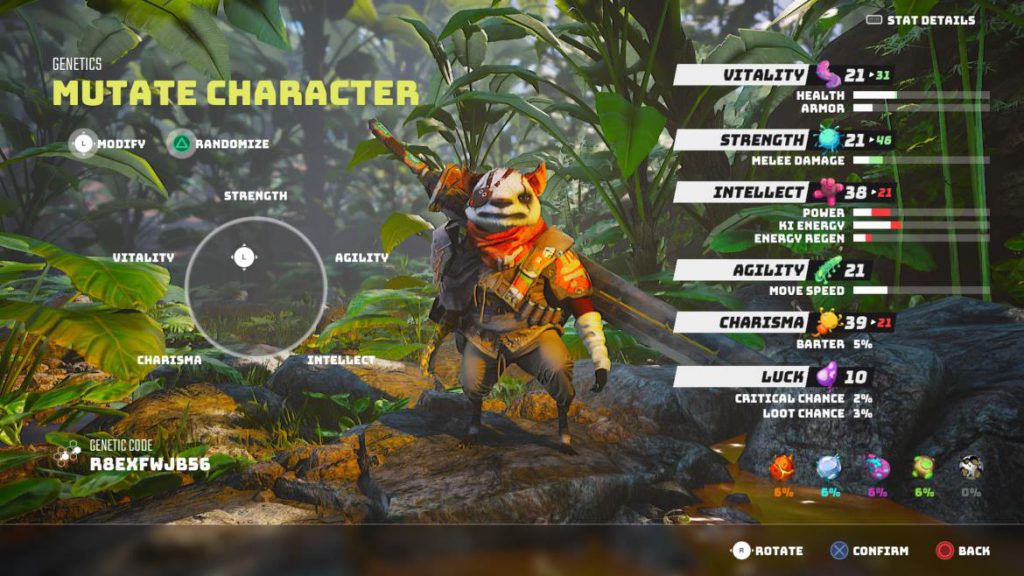The width and height of the screenshot is (1024, 576).
Task: Choose Vitality on the mutation wheel
Action: pyautogui.click(x=143, y=258)
